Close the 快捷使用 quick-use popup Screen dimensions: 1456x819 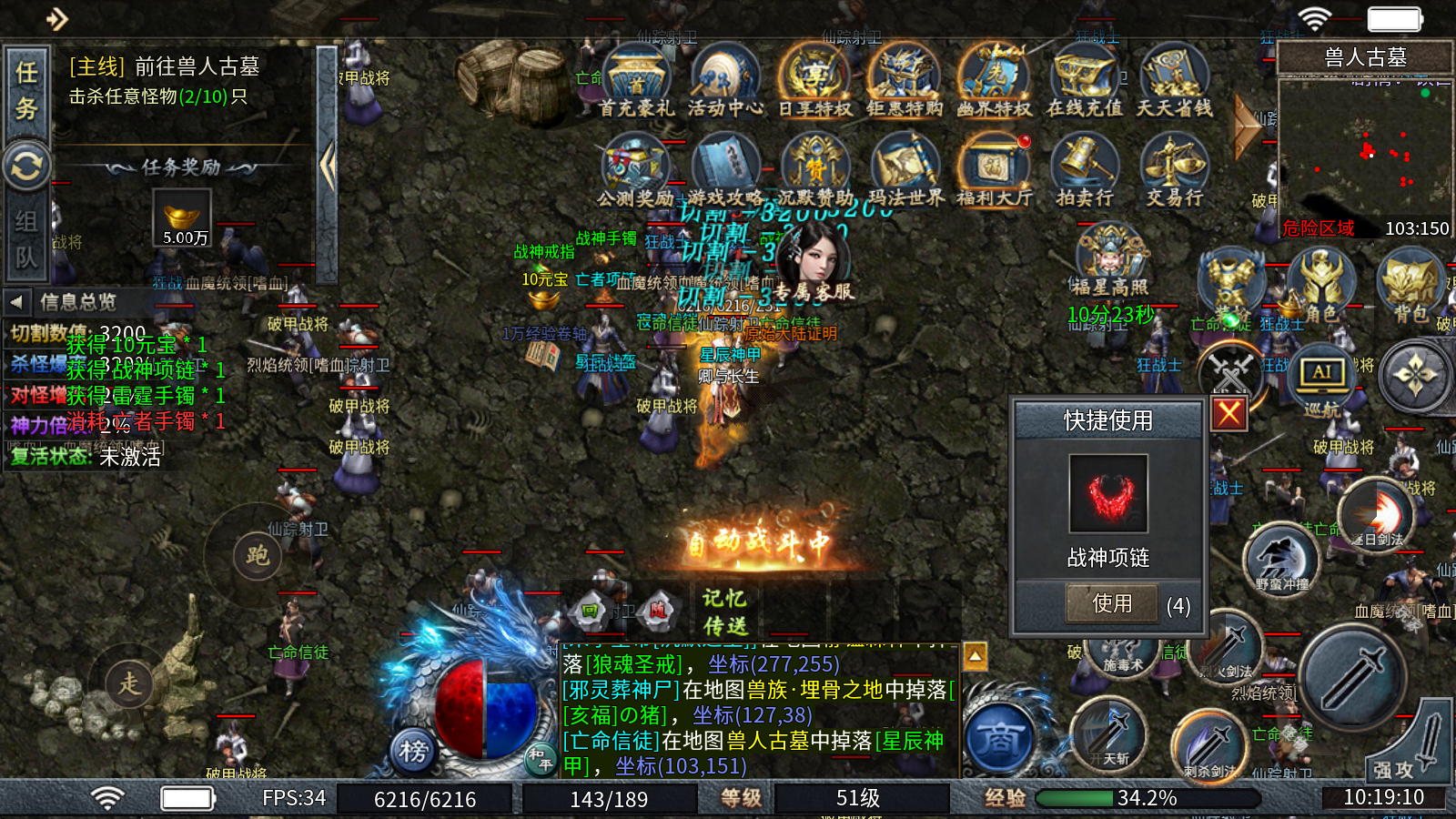(x=1228, y=413)
